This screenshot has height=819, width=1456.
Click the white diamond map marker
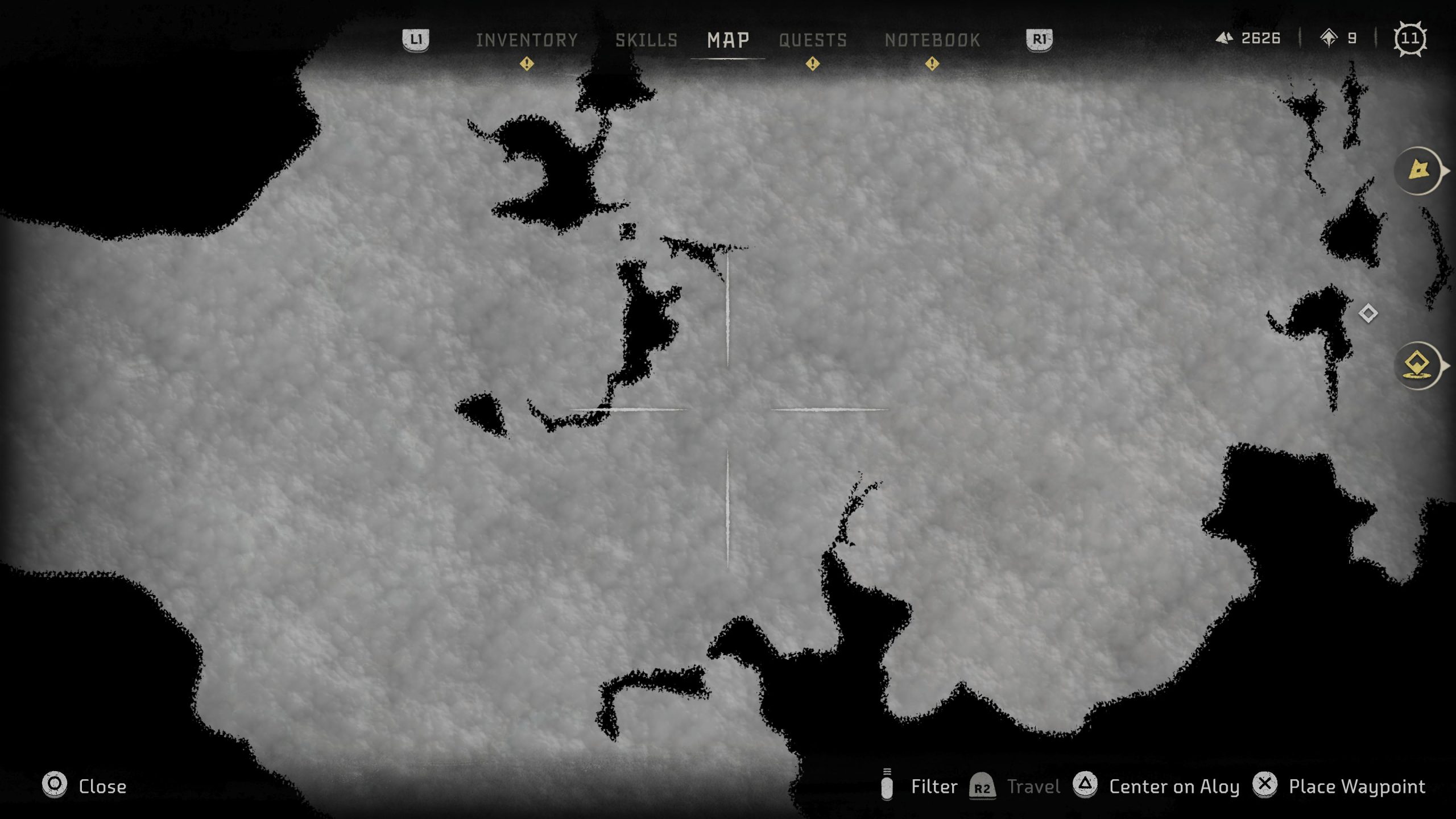coord(1368,313)
